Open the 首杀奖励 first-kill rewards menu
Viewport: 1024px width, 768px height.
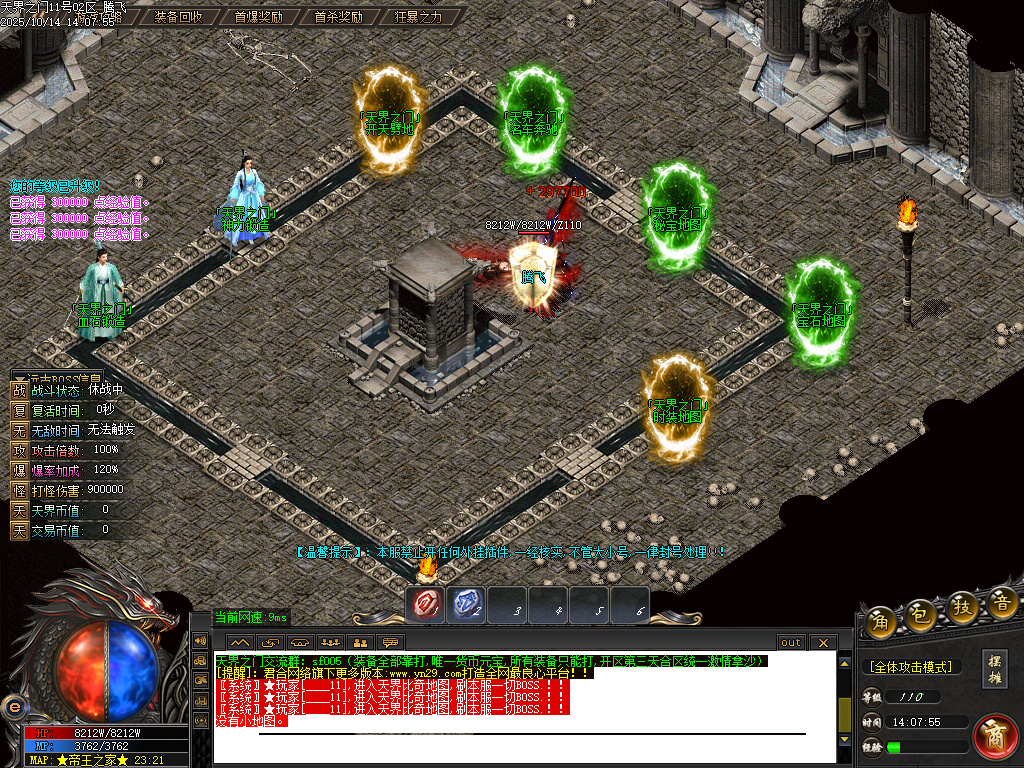[338, 17]
